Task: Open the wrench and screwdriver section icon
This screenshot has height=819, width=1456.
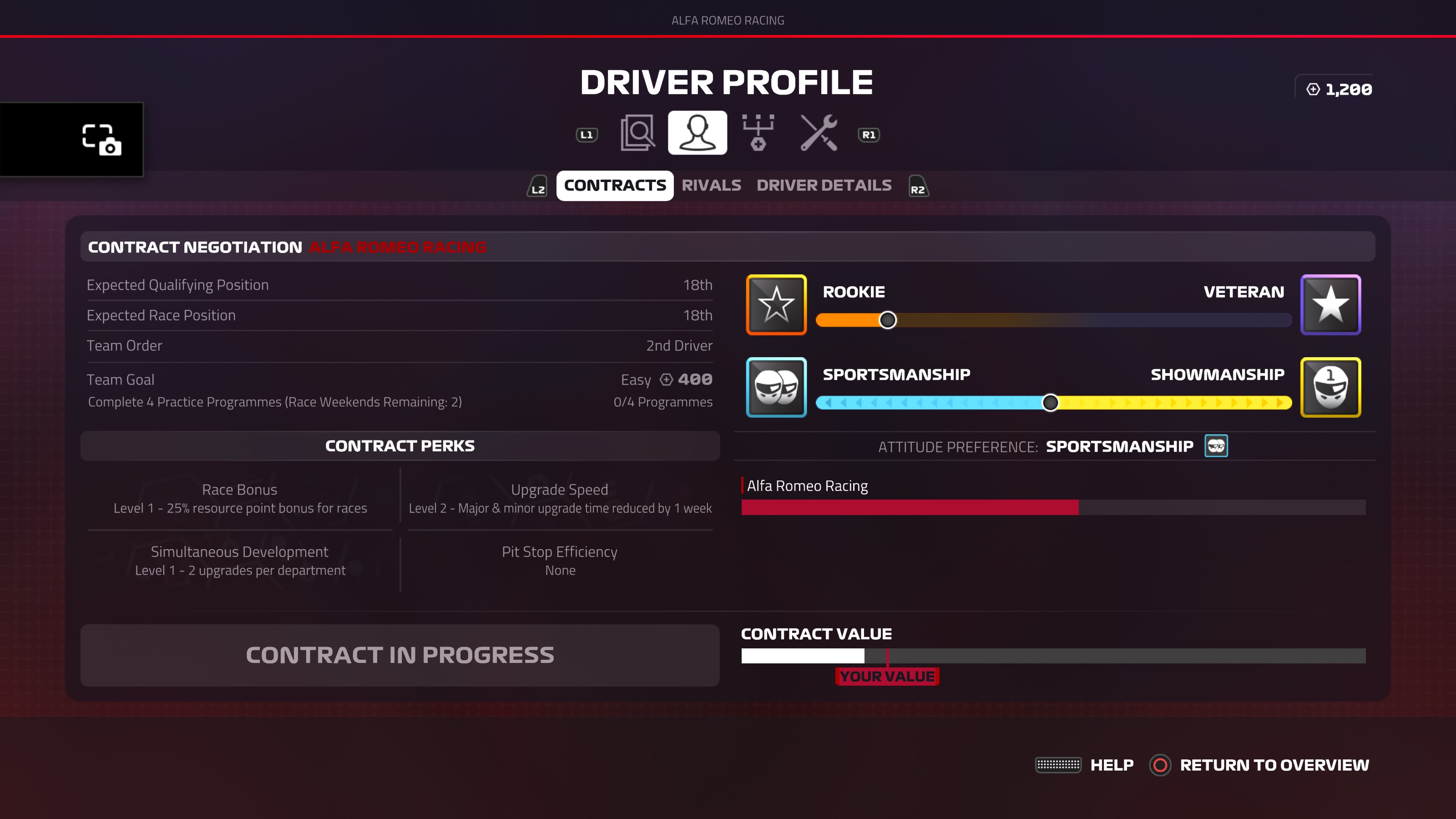Action: tap(819, 133)
